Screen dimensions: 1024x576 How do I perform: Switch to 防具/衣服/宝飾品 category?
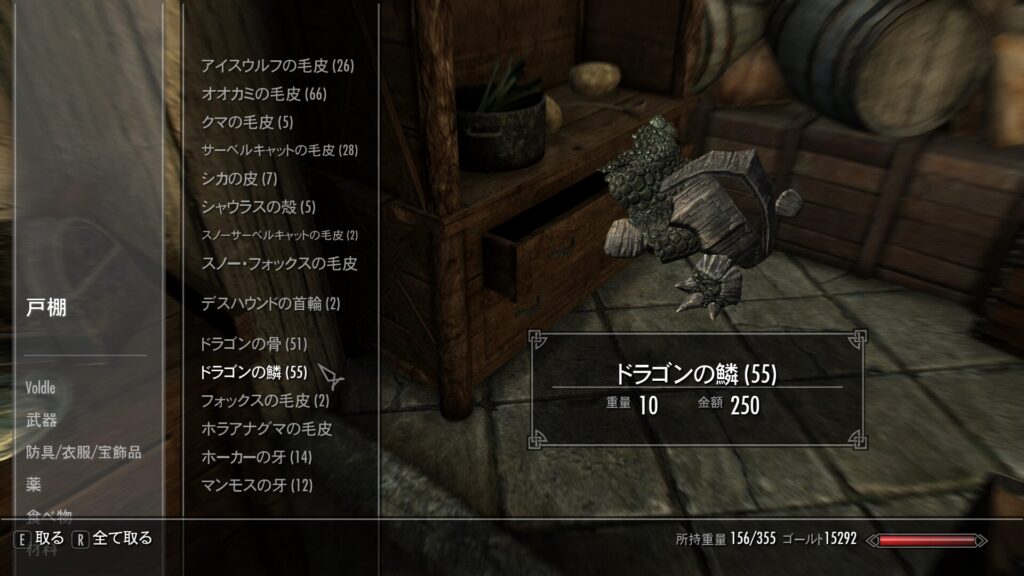click(84, 452)
